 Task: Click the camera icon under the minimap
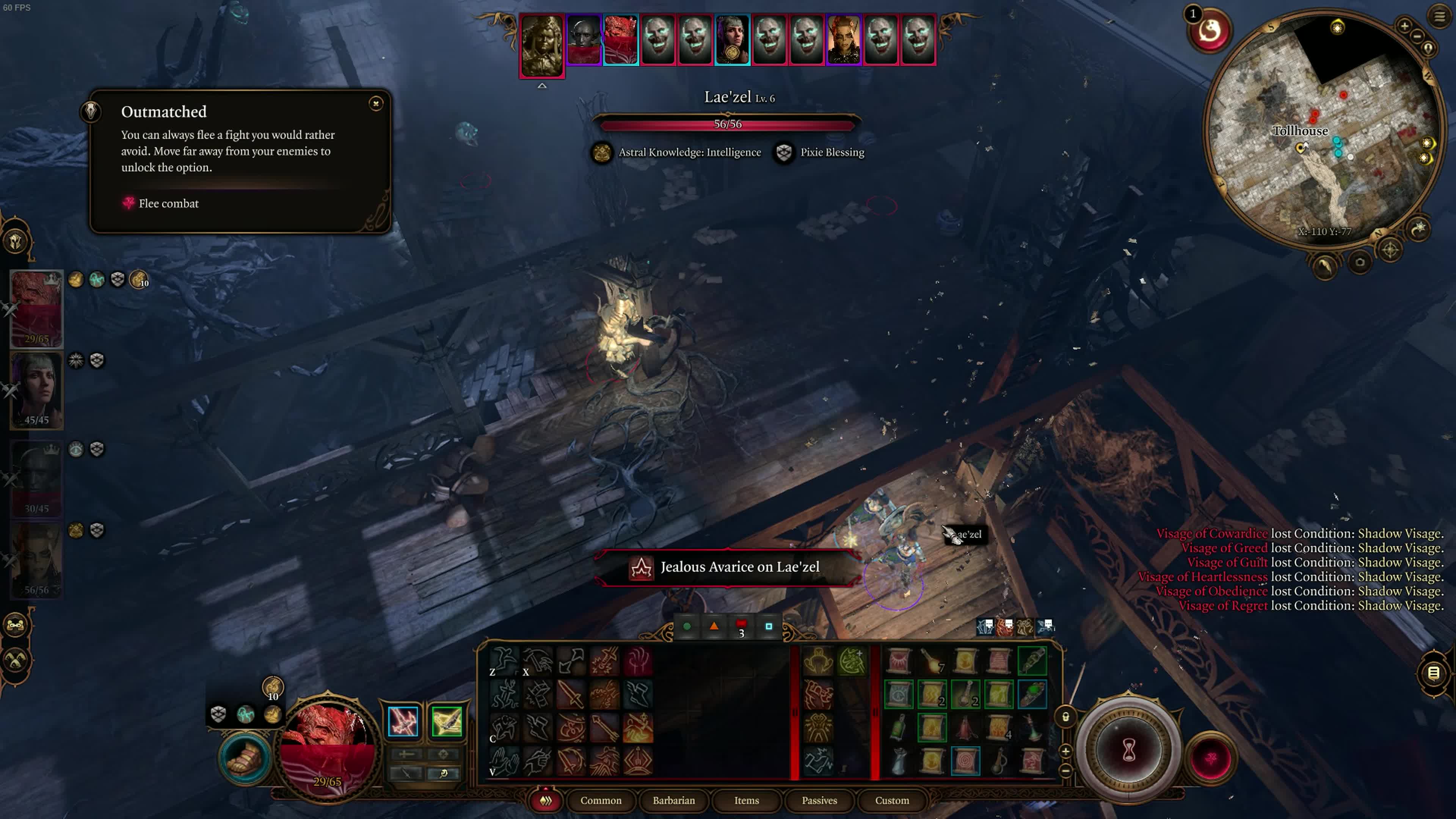pos(1360,262)
